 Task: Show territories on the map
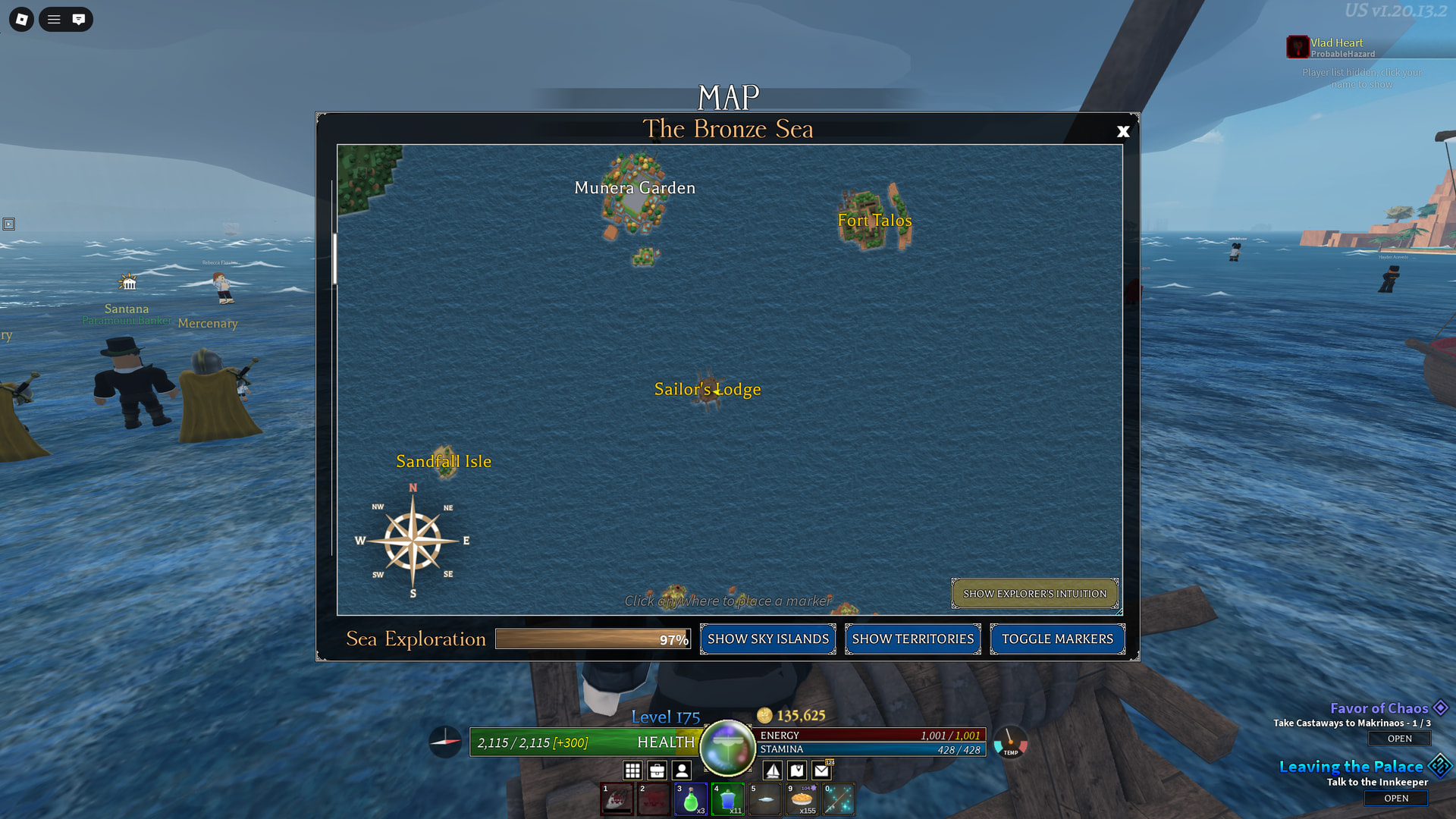[x=912, y=639]
